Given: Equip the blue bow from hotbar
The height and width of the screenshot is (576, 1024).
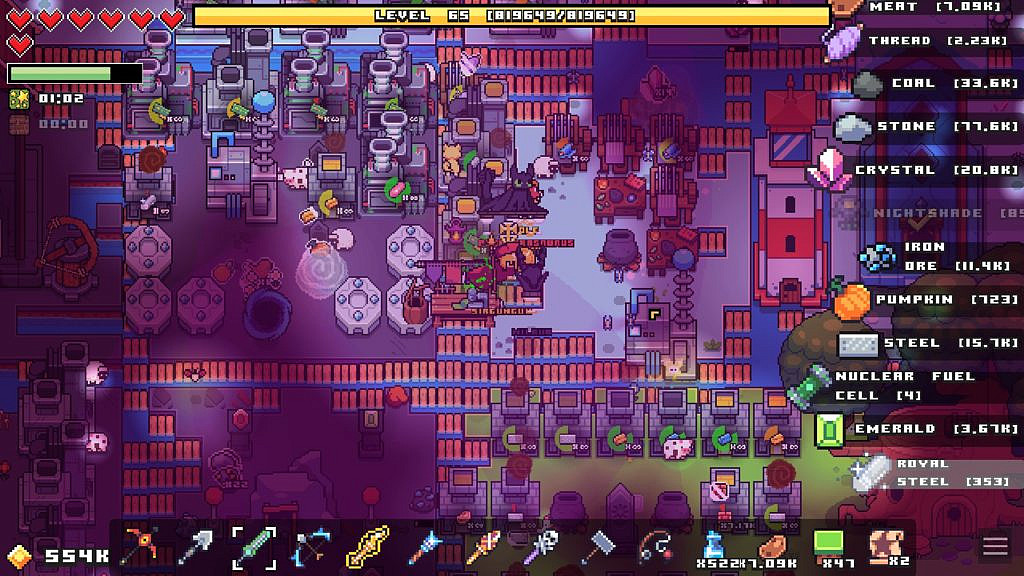Looking at the screenshot, I should (x=309, y=546).
